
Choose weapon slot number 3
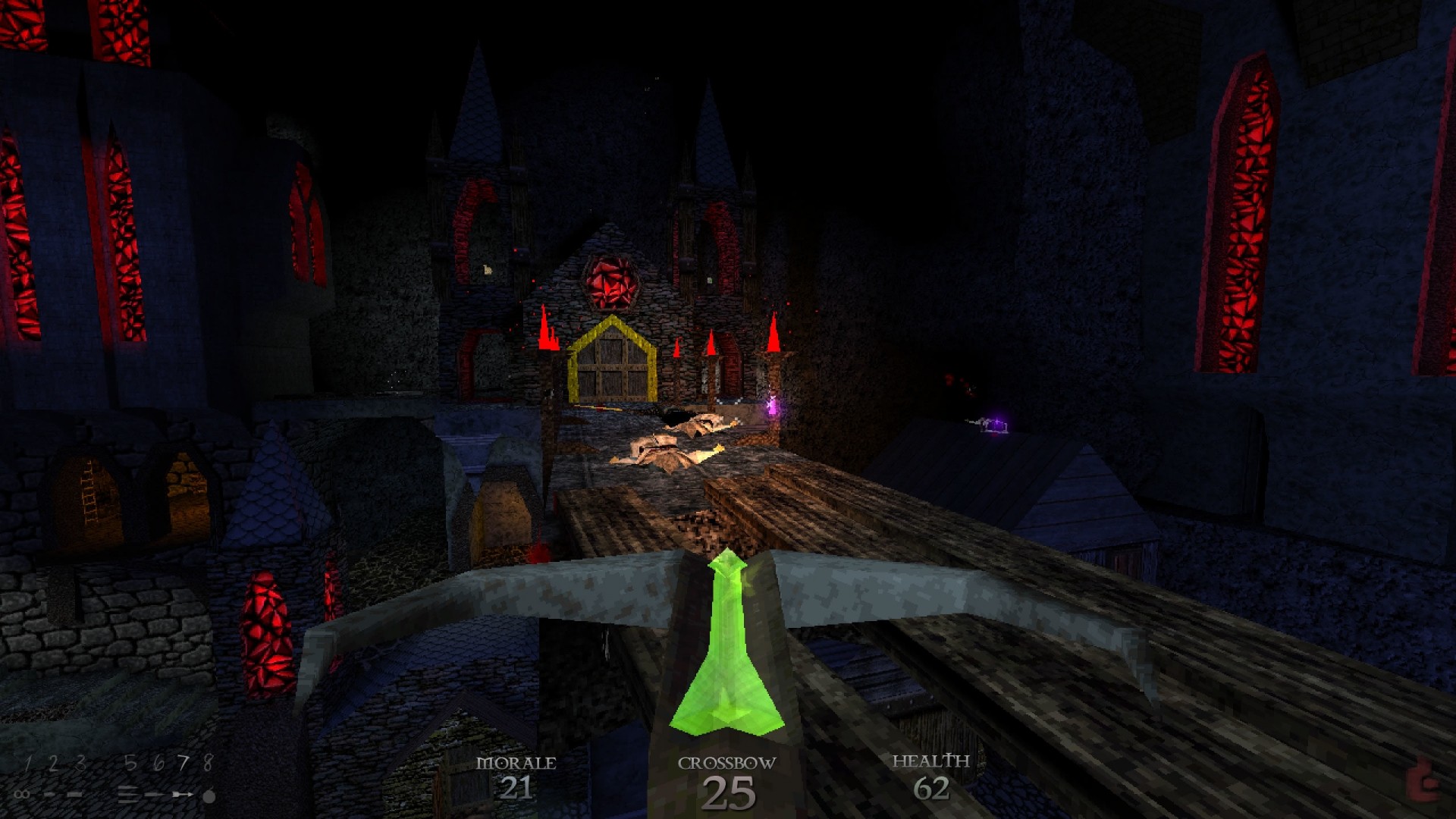pyautogui.click(x=80, y=764)
